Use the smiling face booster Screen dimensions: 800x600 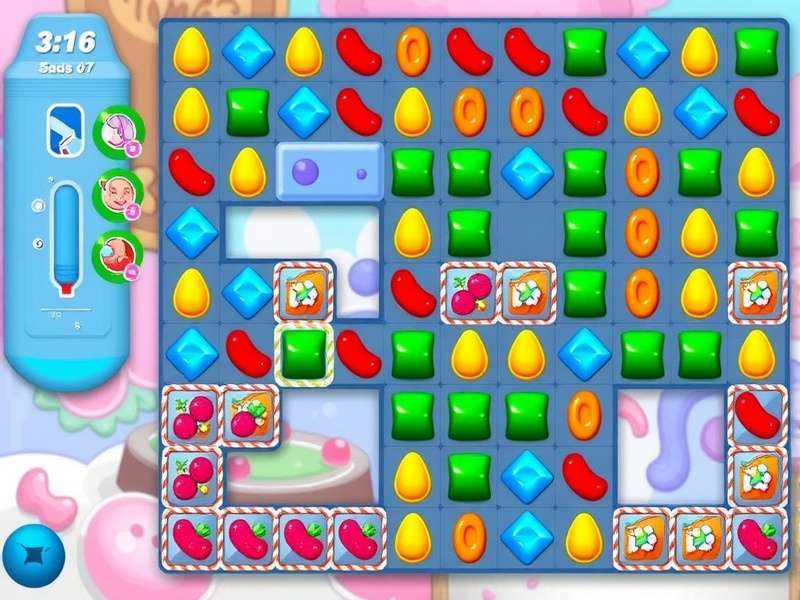pos(118,194)
